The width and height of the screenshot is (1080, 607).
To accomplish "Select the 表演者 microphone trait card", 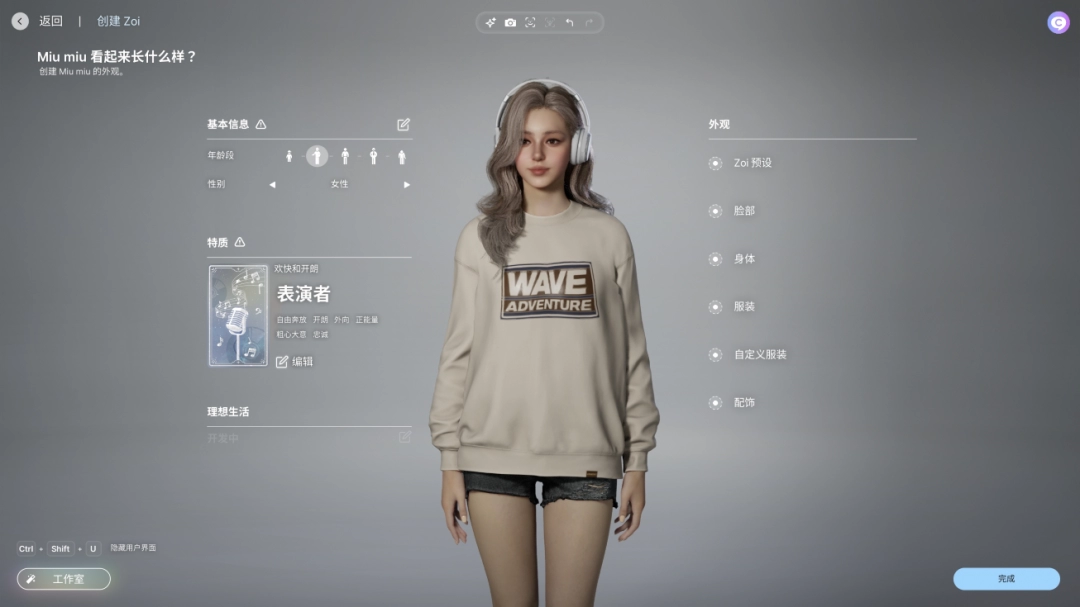I will 238,316.
